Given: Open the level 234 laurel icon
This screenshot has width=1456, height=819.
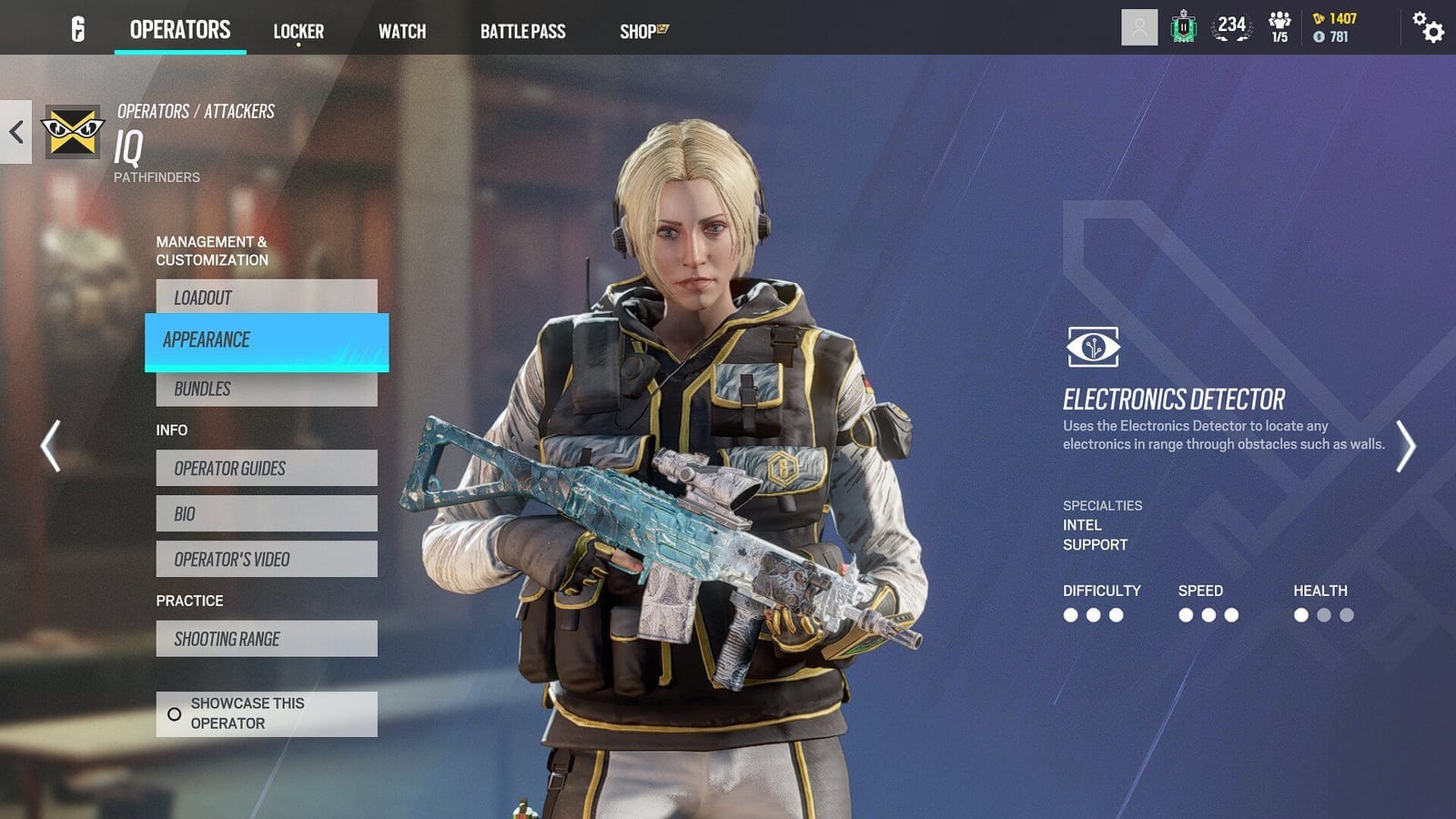Looking at the screenshot, I should coord(1230,27).
